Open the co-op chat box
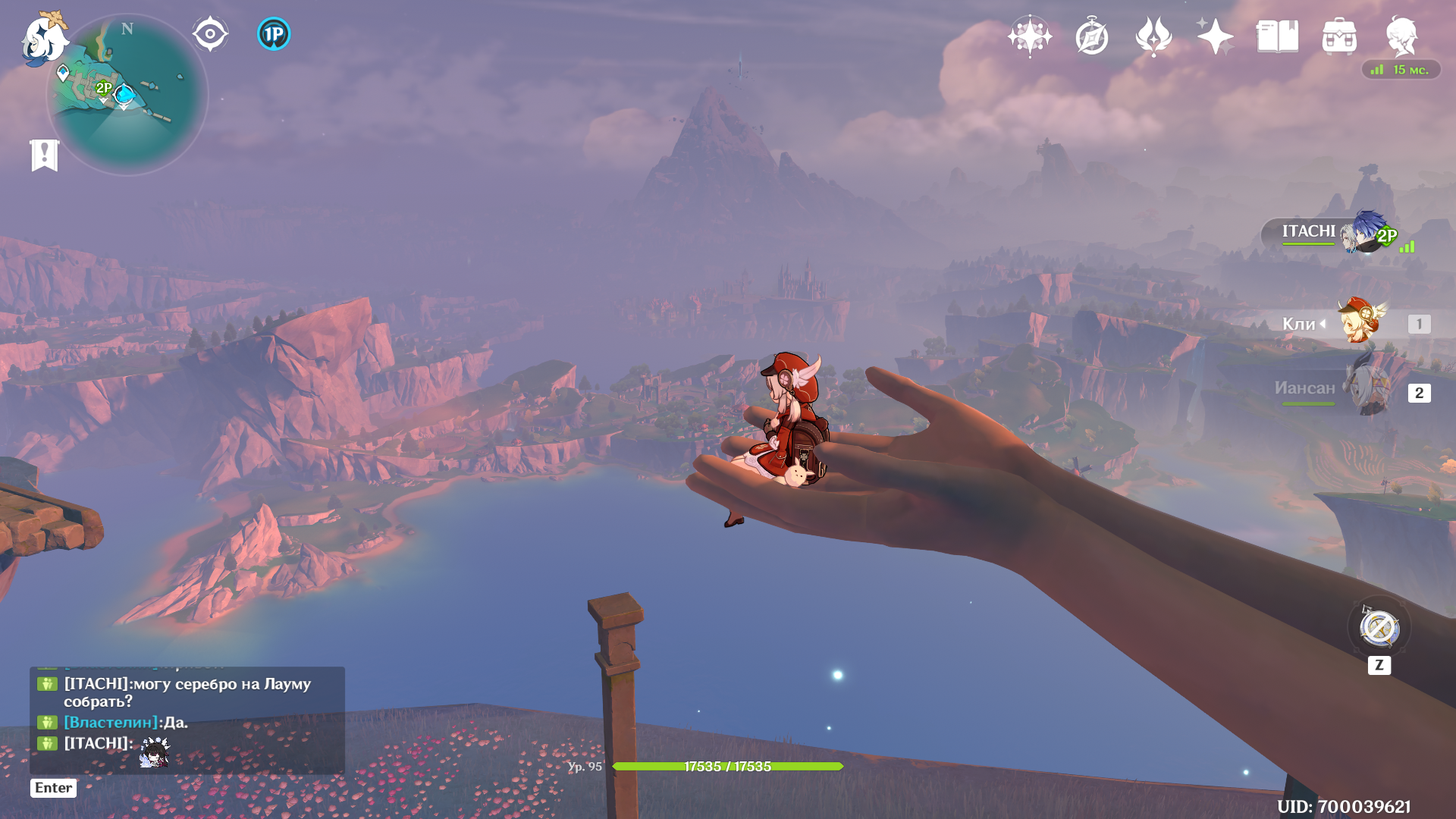Image resolution: width=1456 pixels, height=819 pixels. pos(187,720)
